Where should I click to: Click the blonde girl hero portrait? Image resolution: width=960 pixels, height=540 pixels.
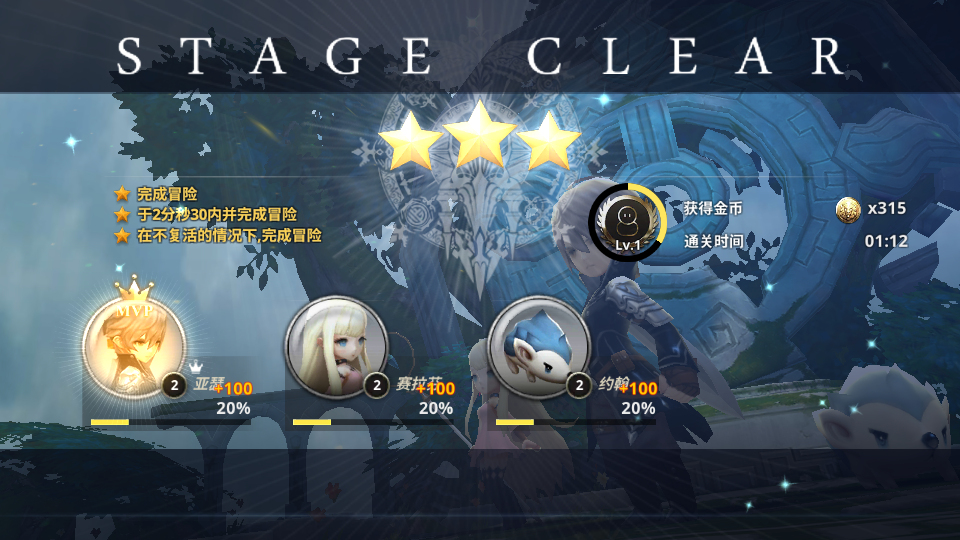(x=336, y=346)
